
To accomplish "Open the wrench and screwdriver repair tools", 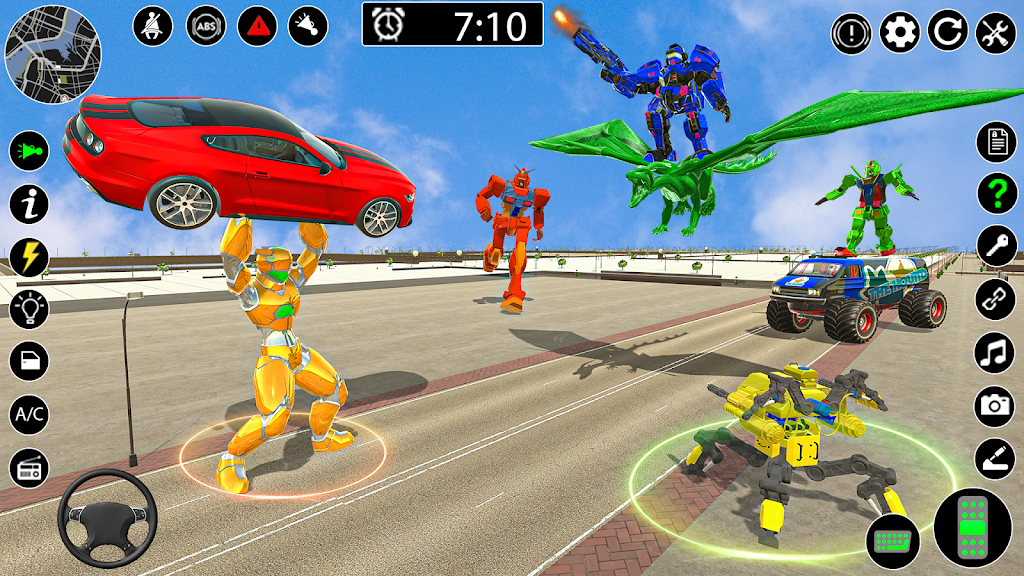I will click(995, 34).
